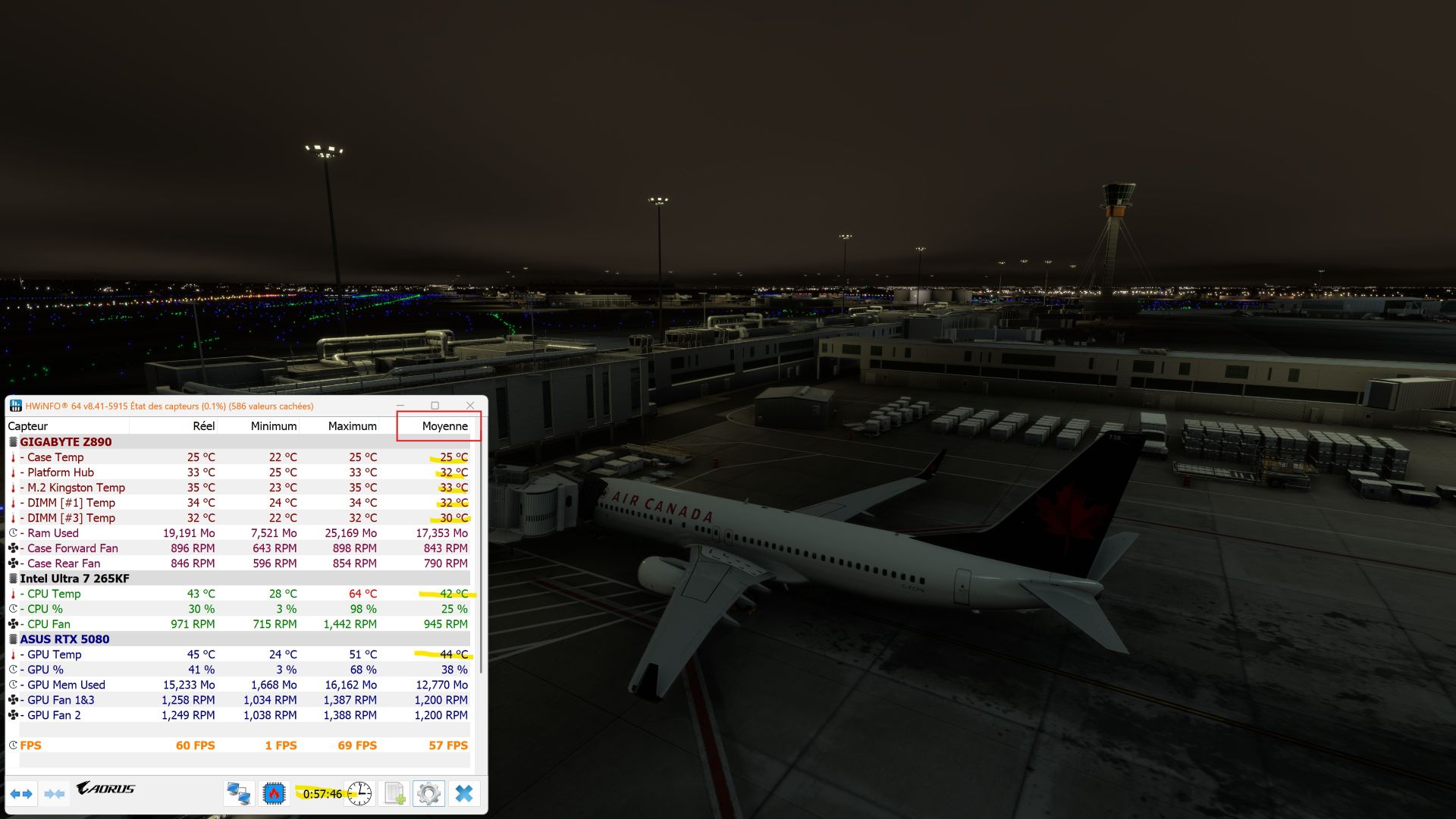Start logging with the file-plus icon

point(393,793)
